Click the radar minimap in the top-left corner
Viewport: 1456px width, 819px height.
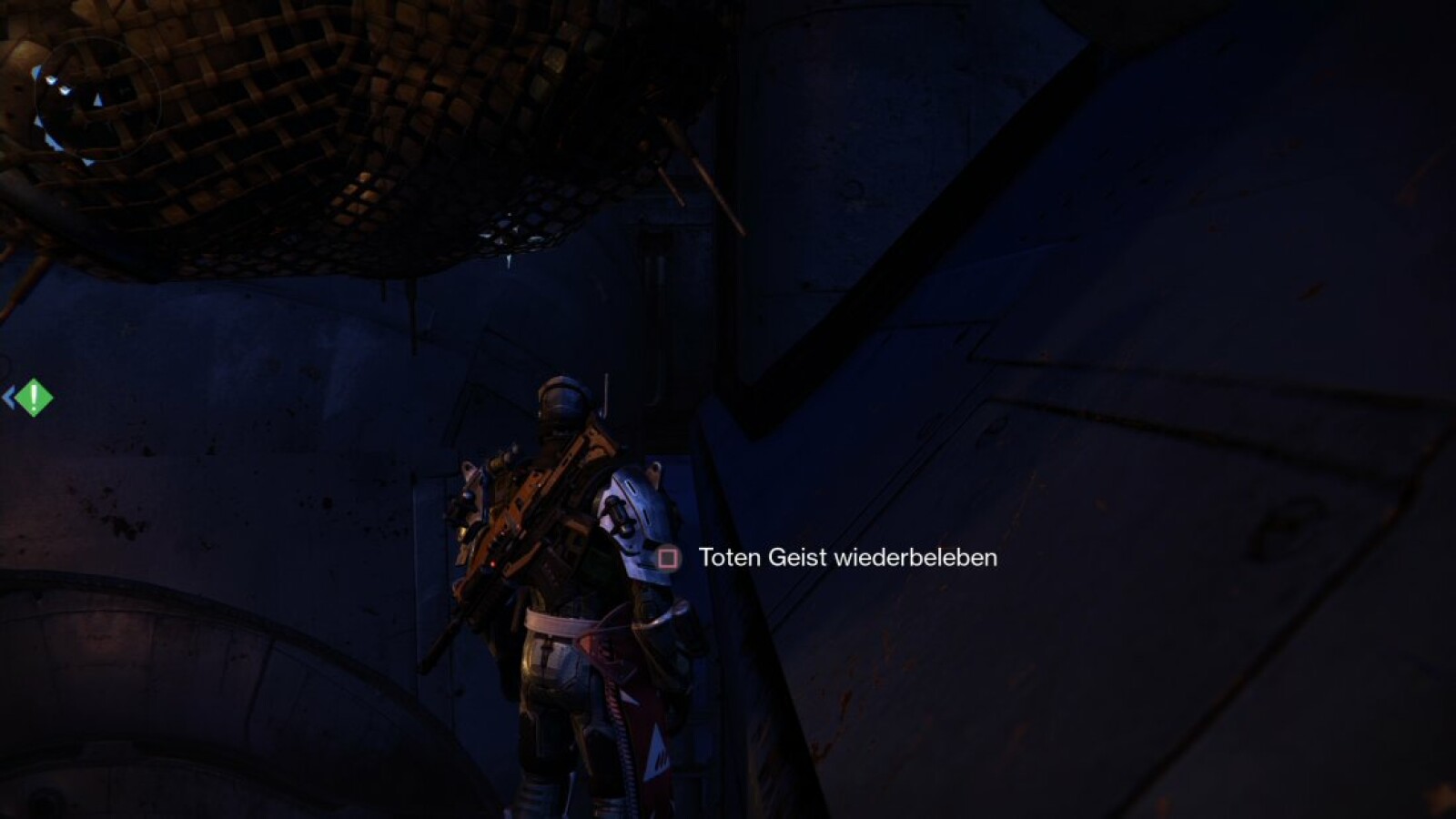point(97,98)
